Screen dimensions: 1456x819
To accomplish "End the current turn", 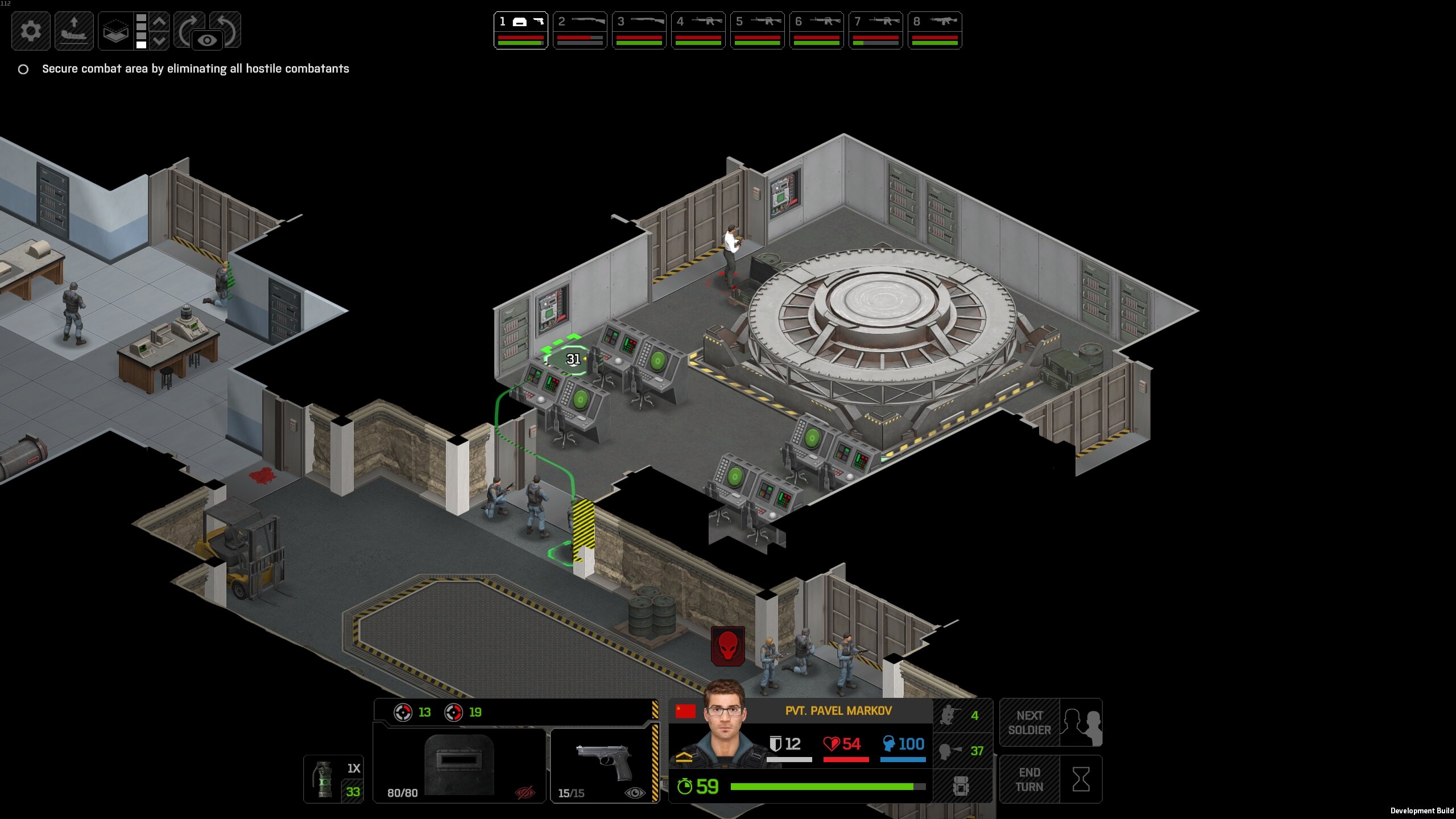I will click(x=1050, y=779).
